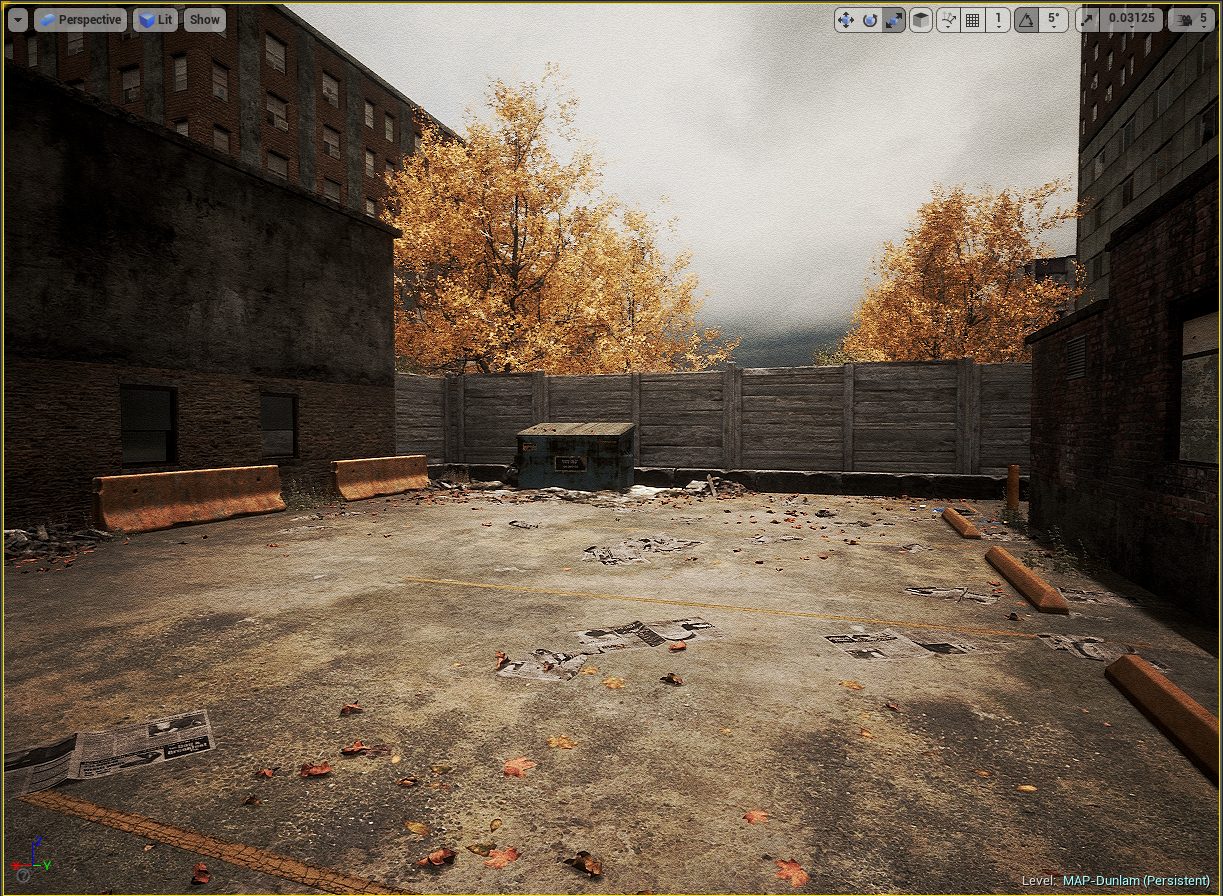Select the rotate gizmo tool
The image size is (1223, 896).
[x=870, y=19]
